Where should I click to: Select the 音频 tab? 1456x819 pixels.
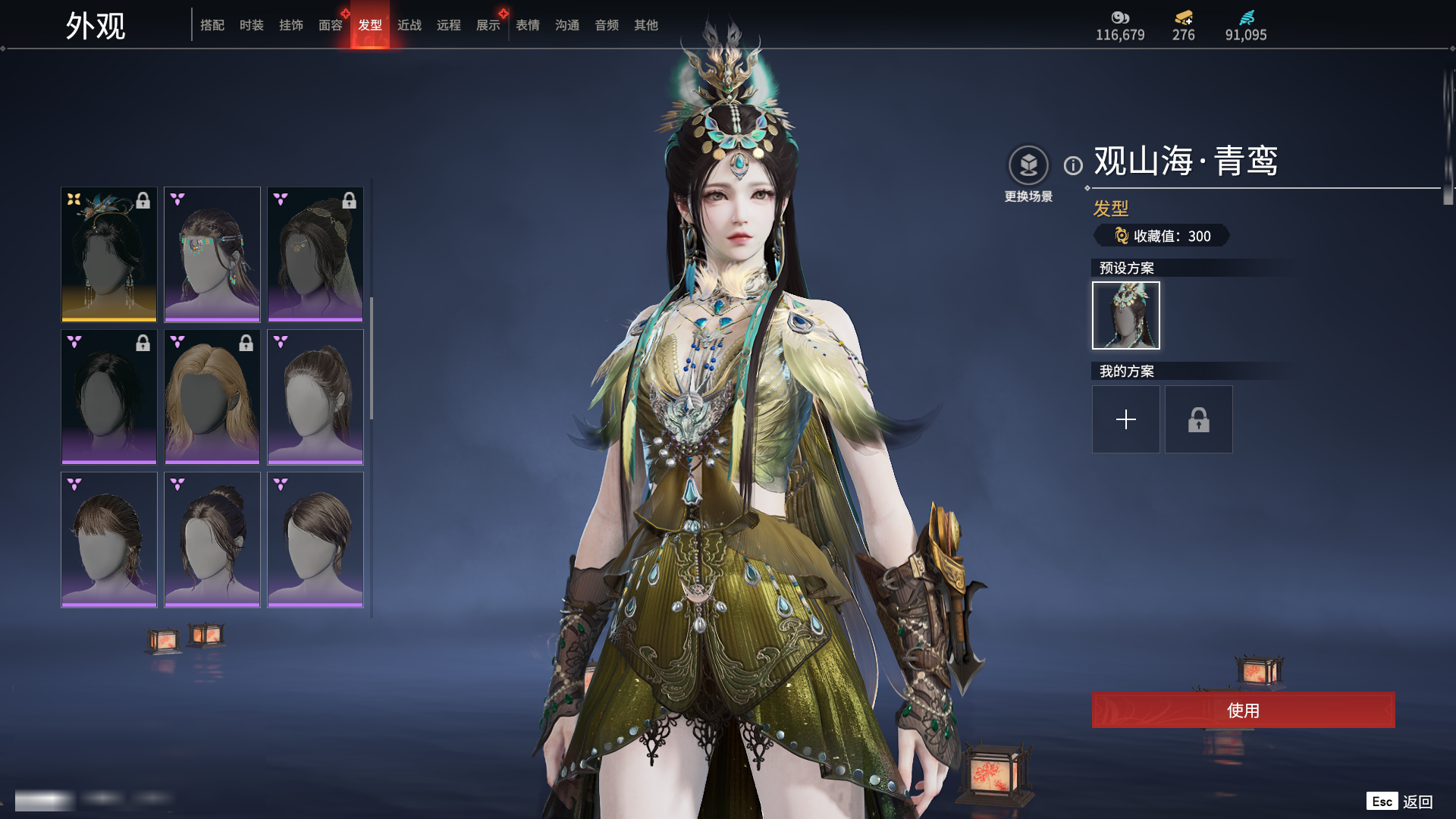click(607, 25)
